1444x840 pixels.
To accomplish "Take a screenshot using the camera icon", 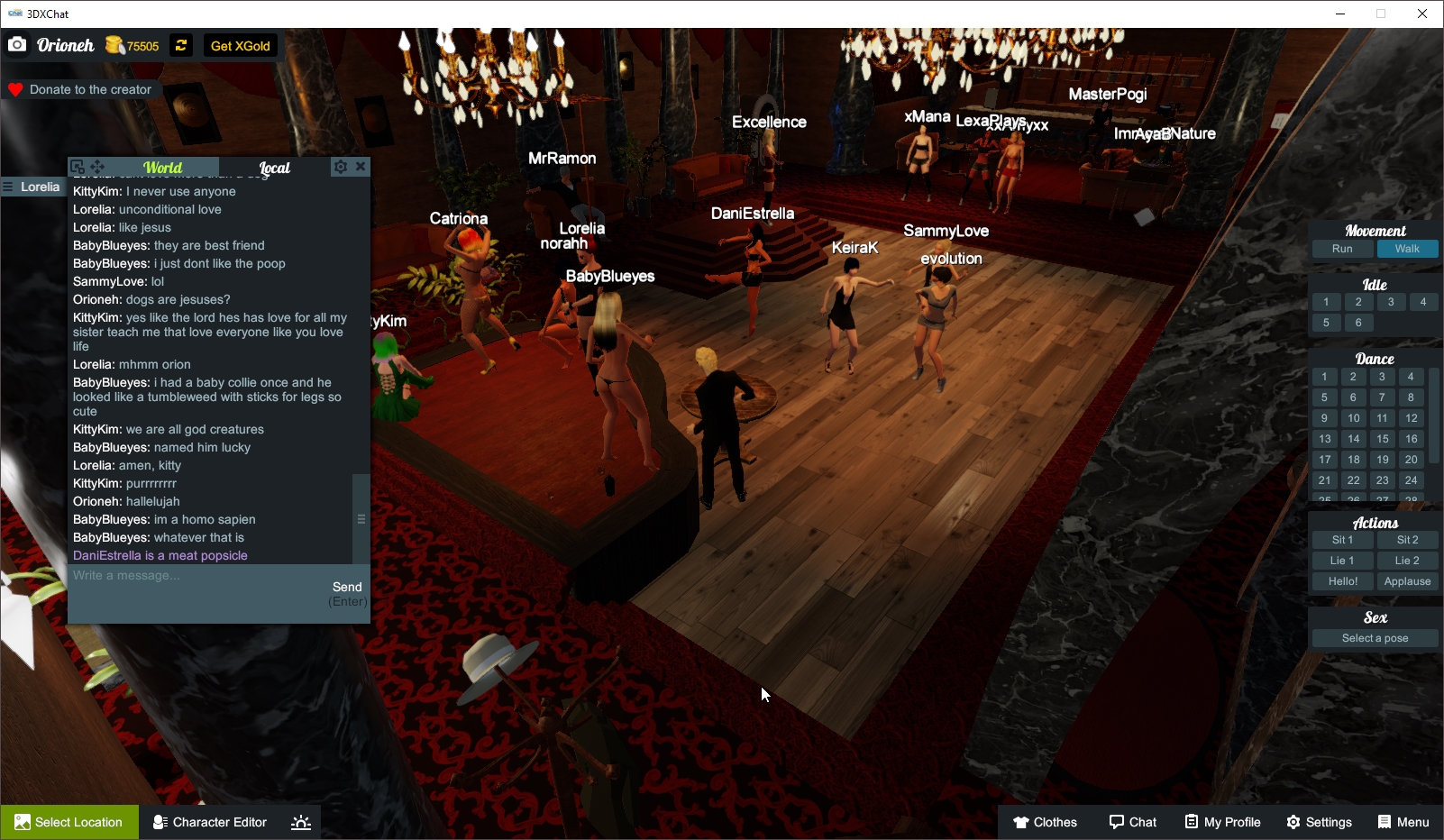I will (16, 44).
